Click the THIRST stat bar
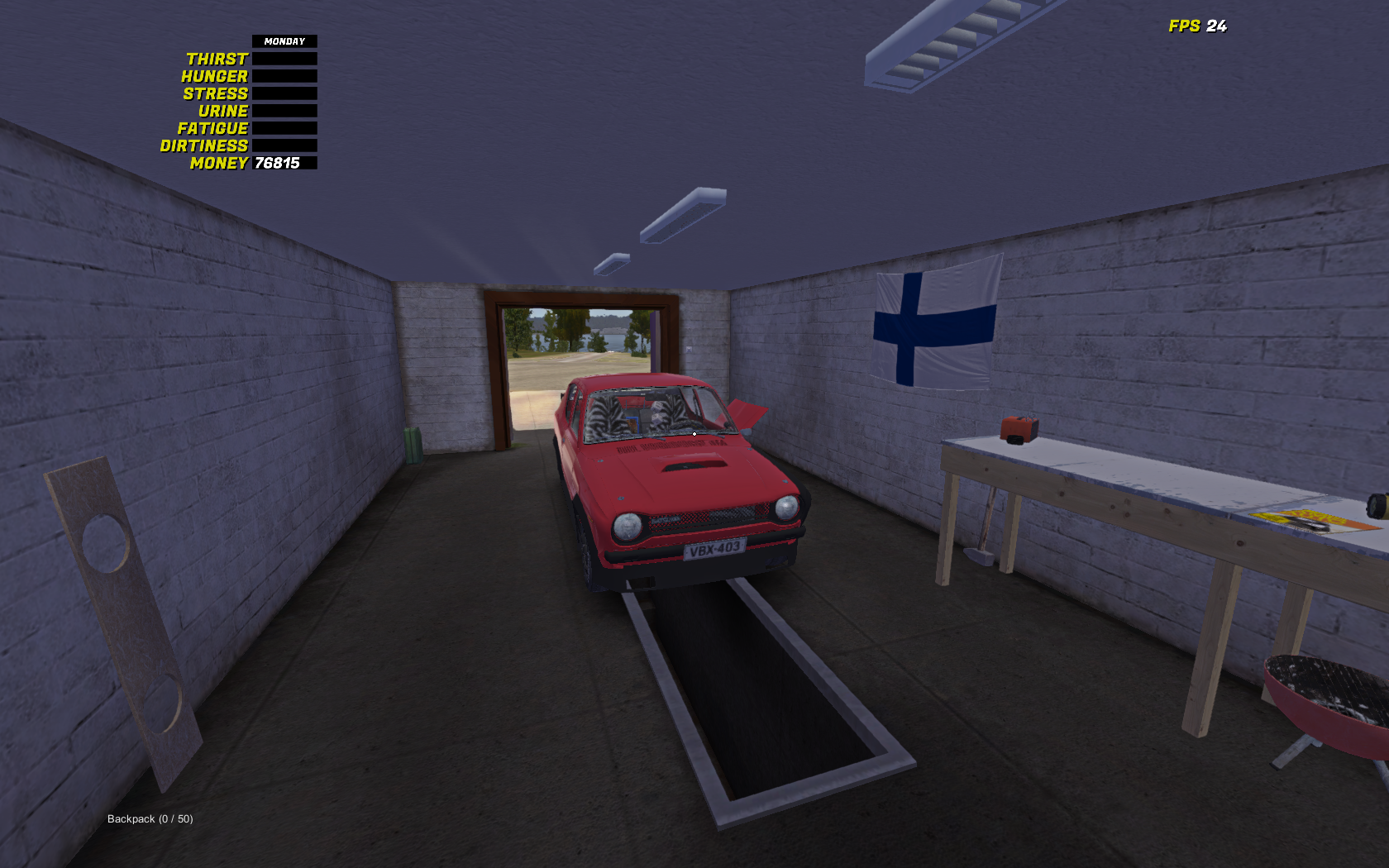 (x=283, y=58)
